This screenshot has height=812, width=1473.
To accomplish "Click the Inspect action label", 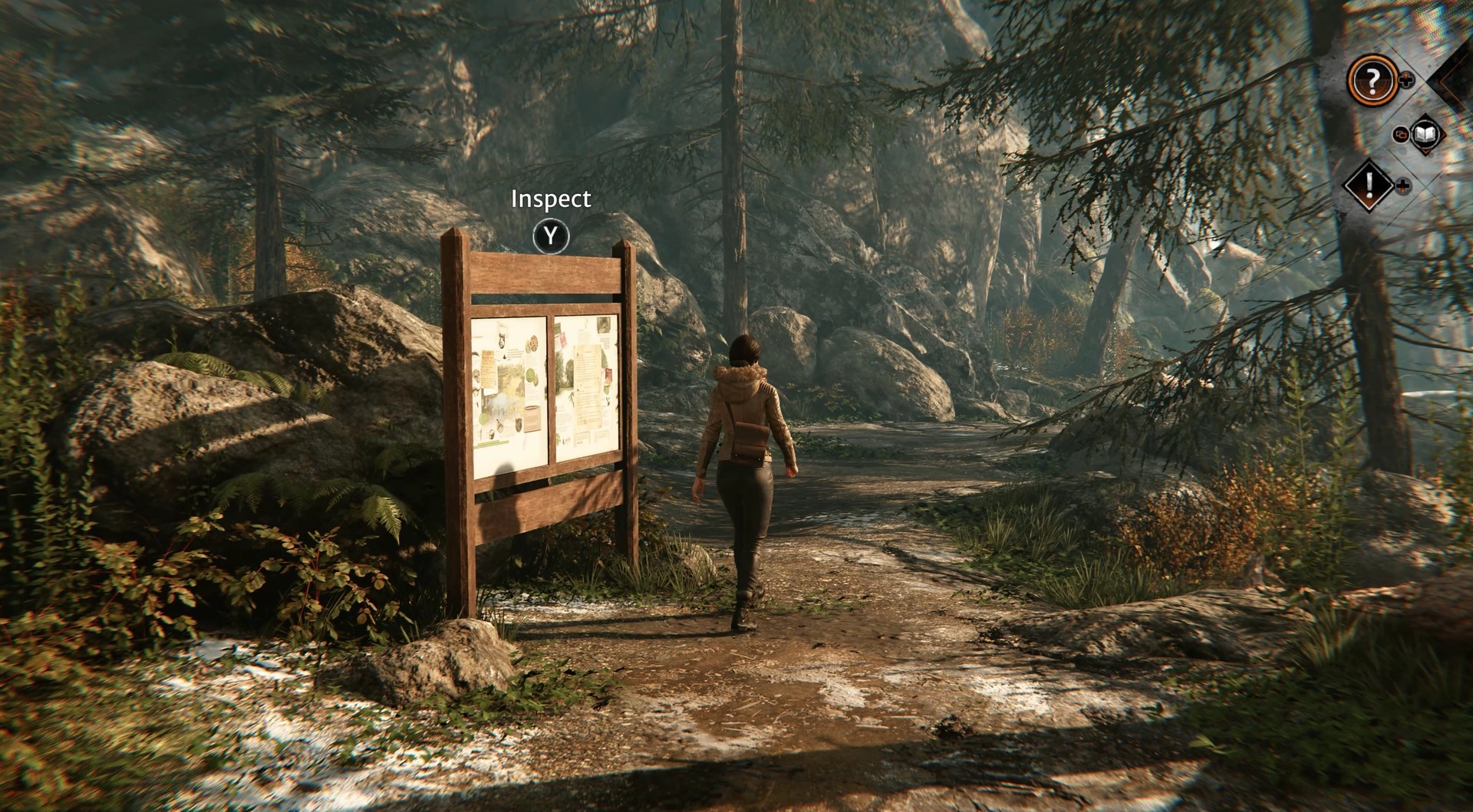I will [x=551, y=199].
